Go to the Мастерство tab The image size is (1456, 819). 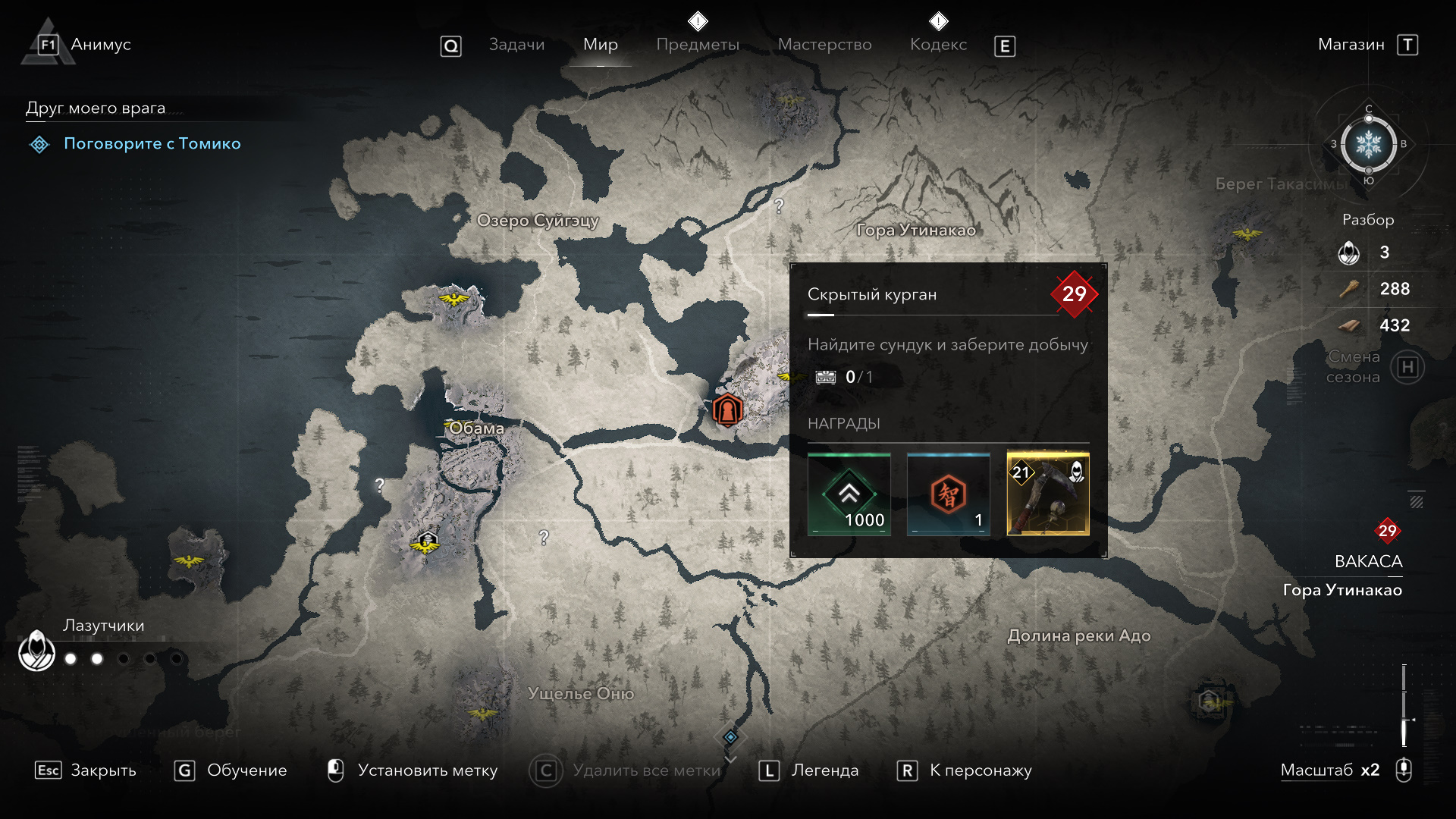(824, 45)
